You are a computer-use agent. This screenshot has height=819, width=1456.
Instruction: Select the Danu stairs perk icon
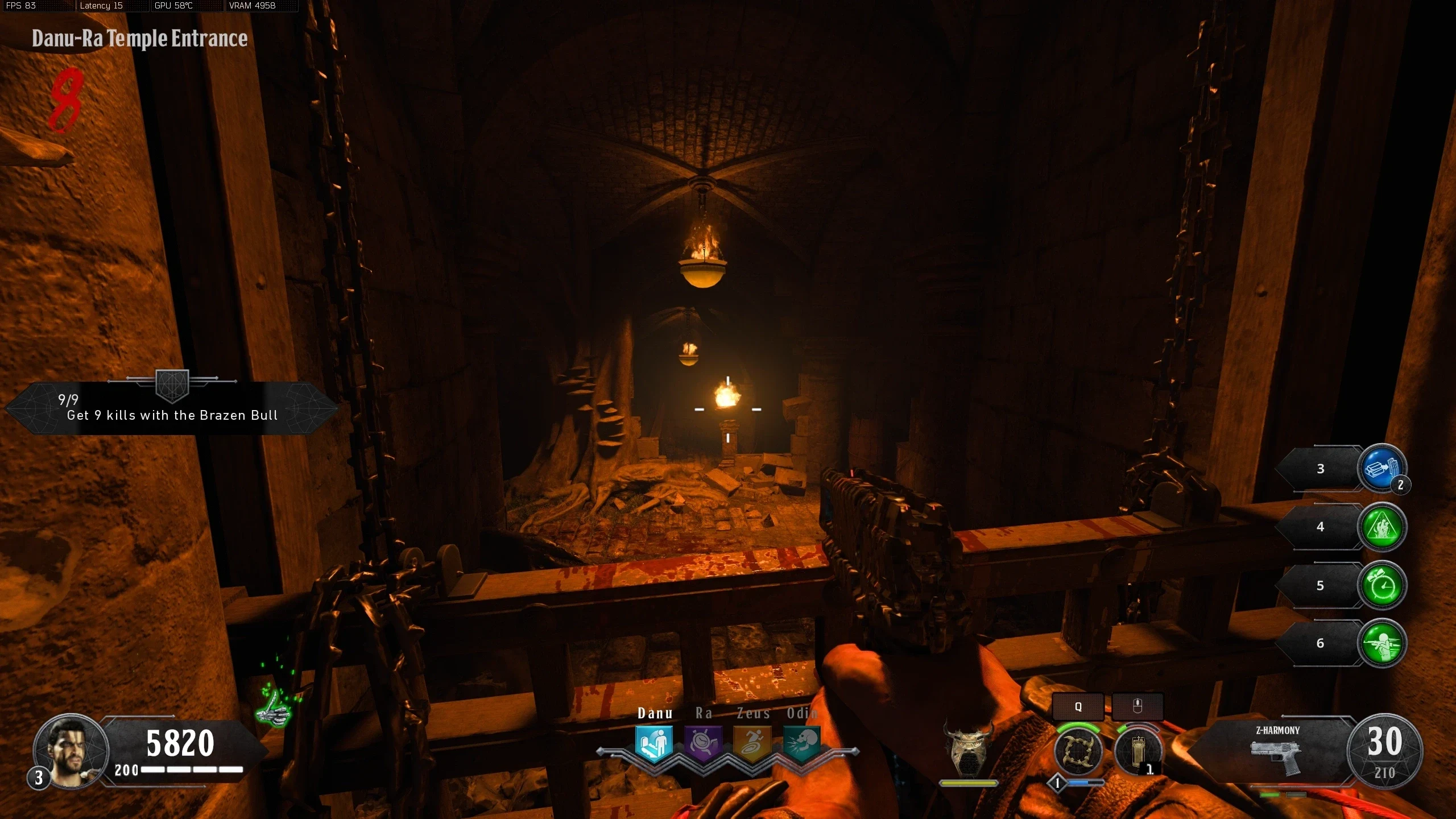click(x=654, y=743)
